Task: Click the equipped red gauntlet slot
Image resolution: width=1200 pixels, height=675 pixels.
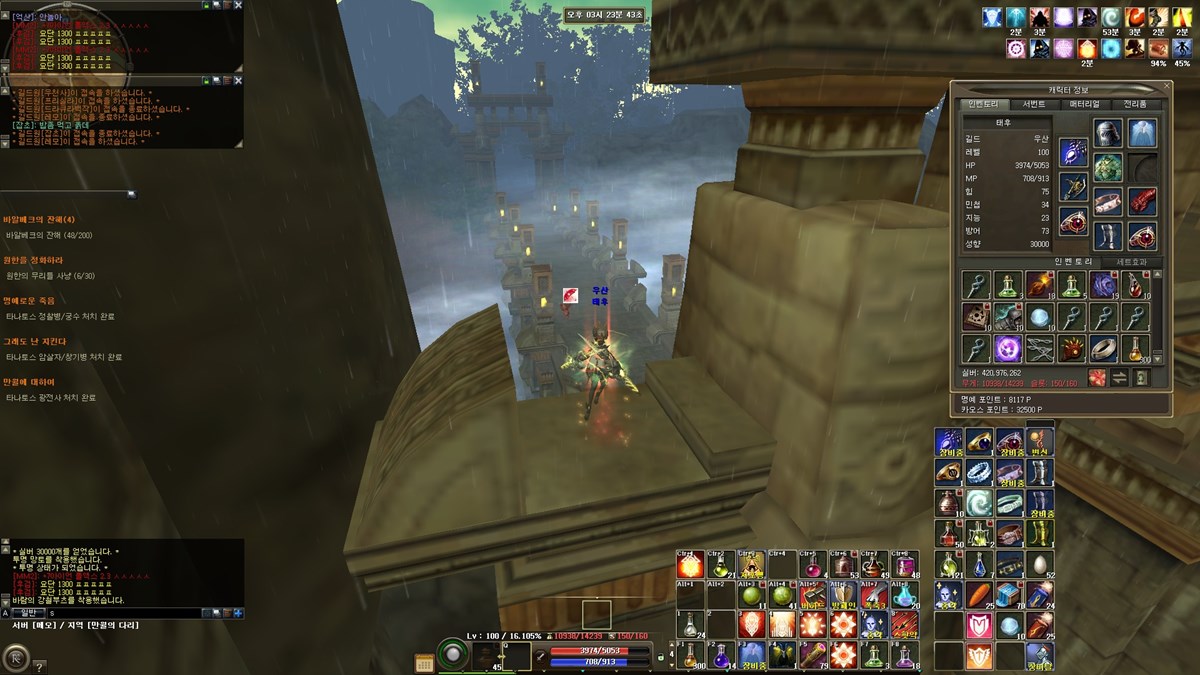Action: 1142,201
